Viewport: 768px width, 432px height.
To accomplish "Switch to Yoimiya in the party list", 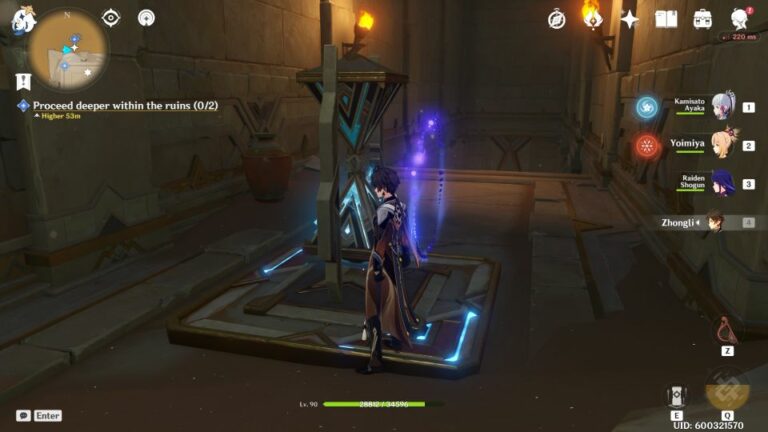I will (720, 145).
